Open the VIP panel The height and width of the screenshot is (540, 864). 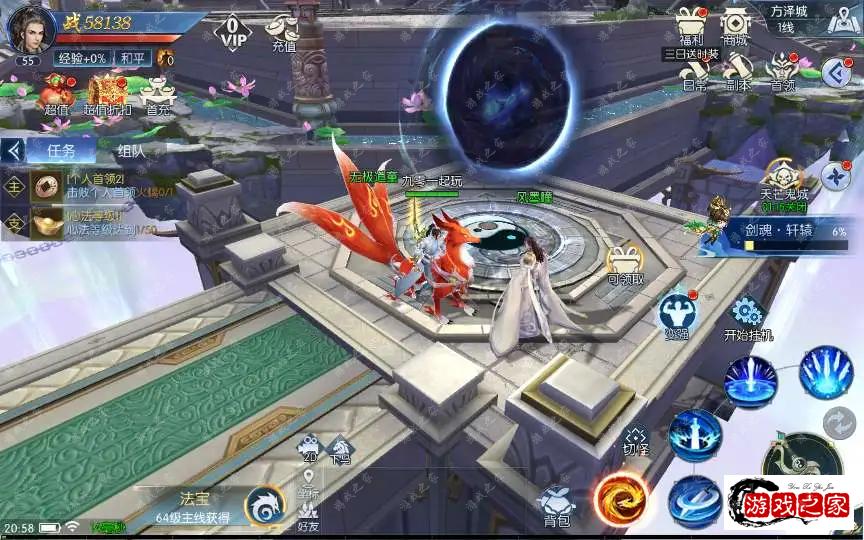pyautogui.click(x=232, y=32)
